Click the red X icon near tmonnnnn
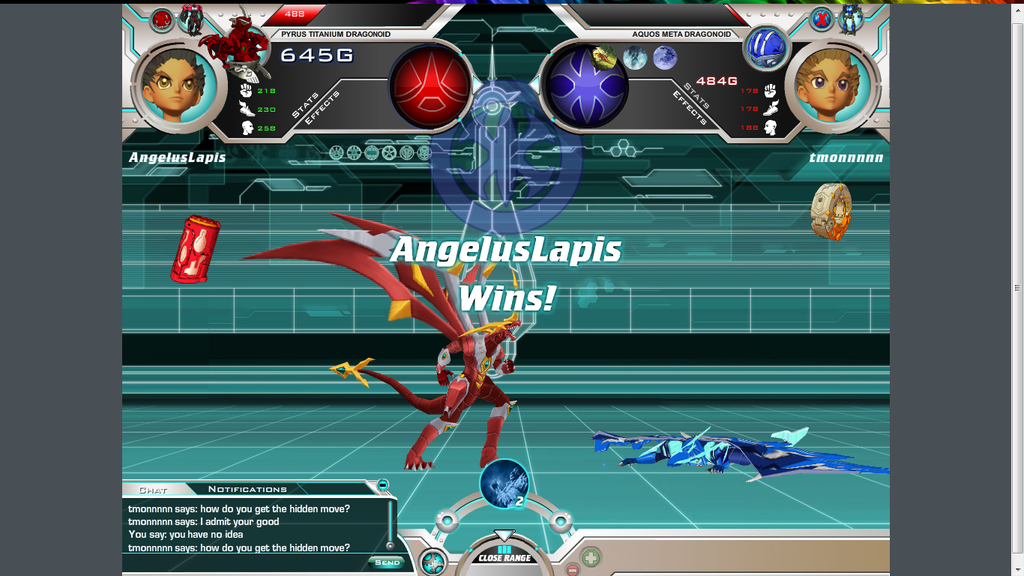 [821, 19]
